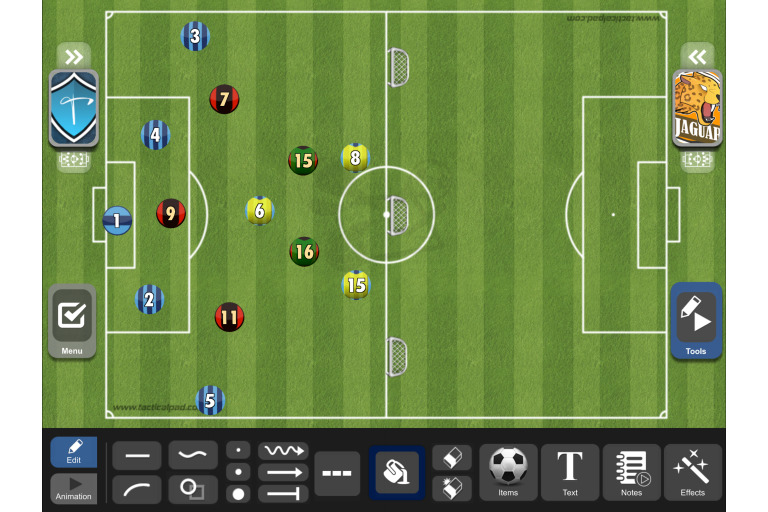The width and height of the screenshot is (768, 512).
Task: Choose the zigzag arrow line style
Action: point(283,451)
